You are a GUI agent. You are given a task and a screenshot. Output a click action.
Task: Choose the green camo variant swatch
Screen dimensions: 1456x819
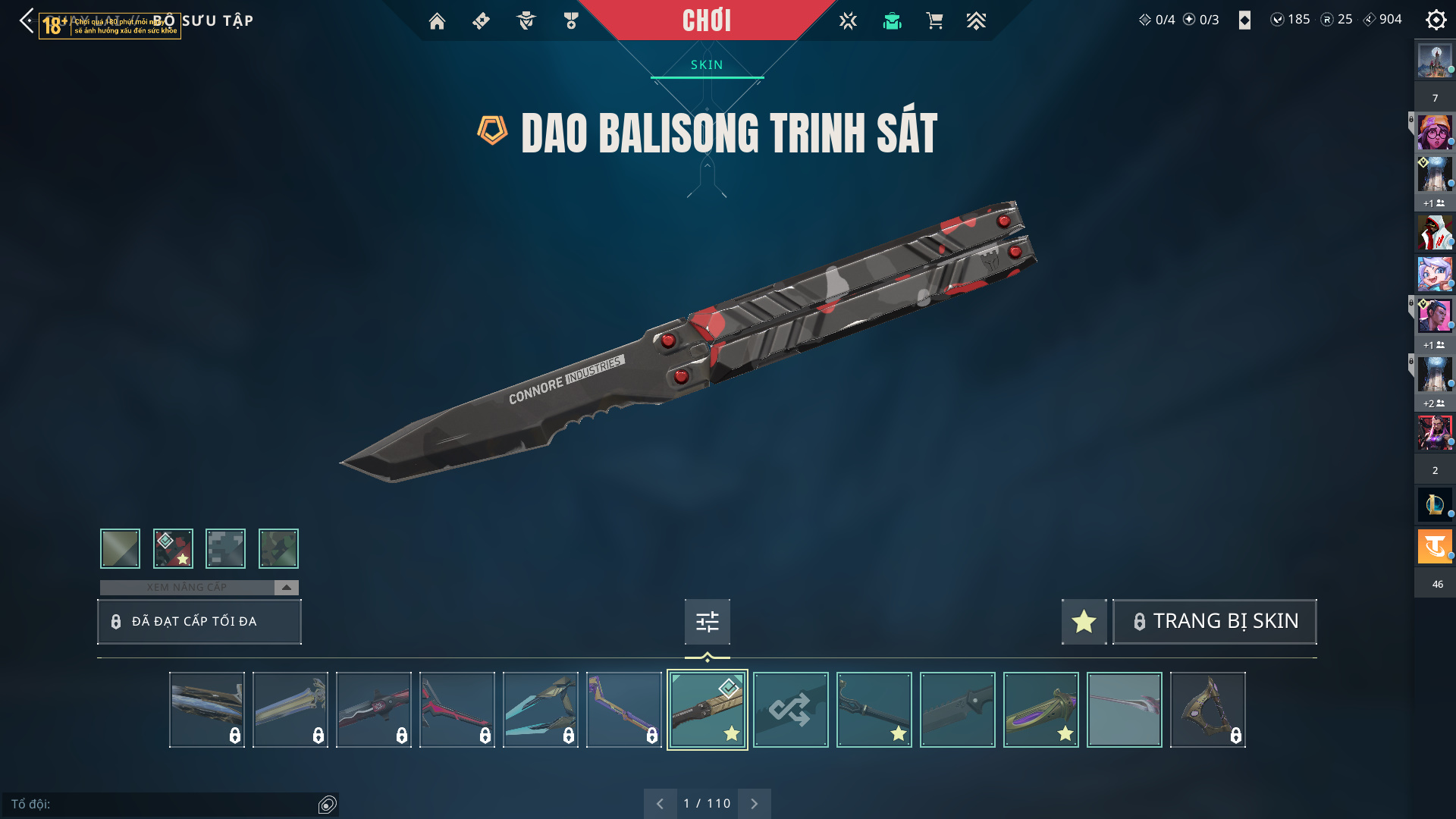coord(278,548)
